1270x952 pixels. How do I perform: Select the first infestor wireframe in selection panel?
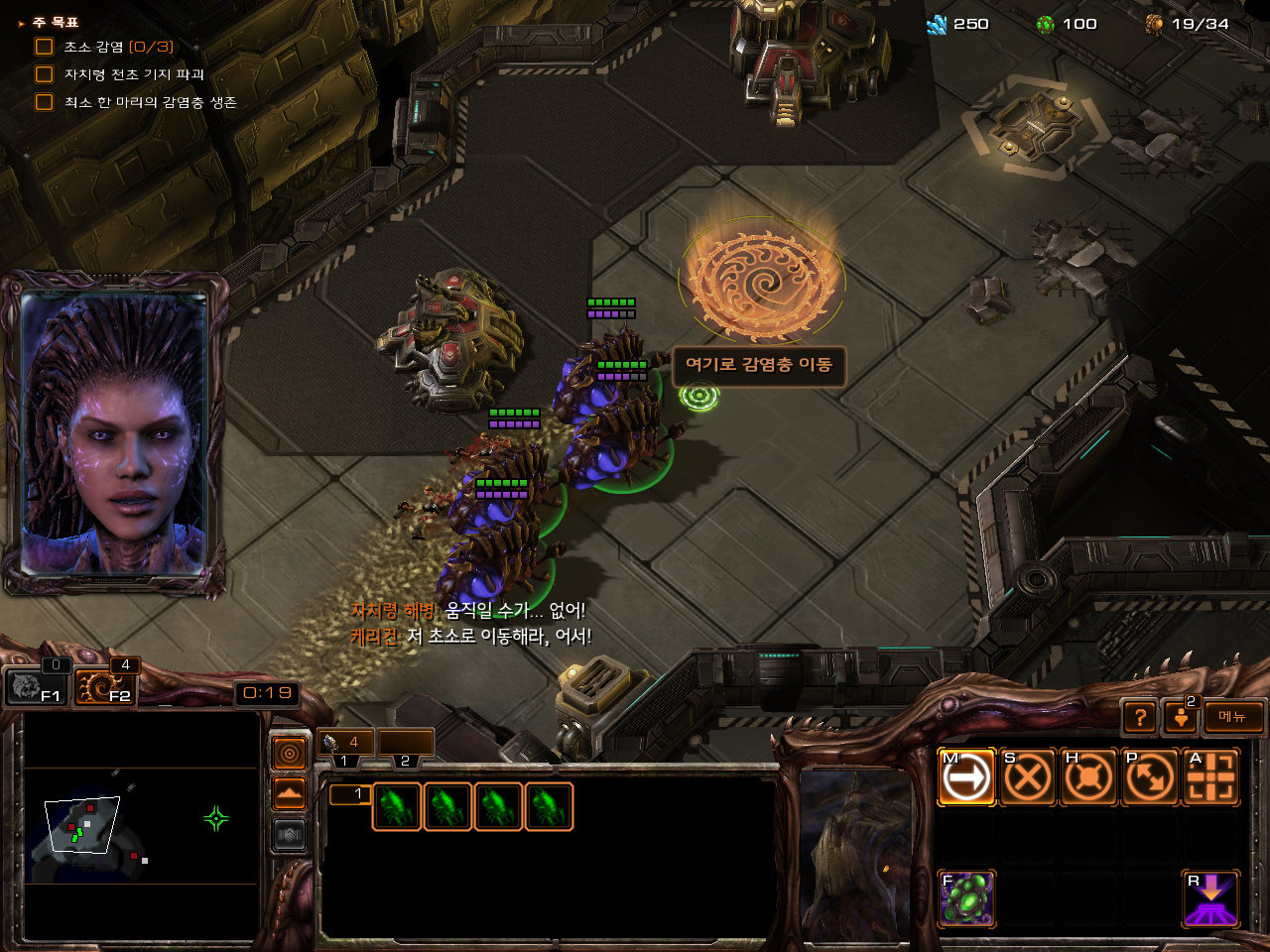tap(397, 806)
